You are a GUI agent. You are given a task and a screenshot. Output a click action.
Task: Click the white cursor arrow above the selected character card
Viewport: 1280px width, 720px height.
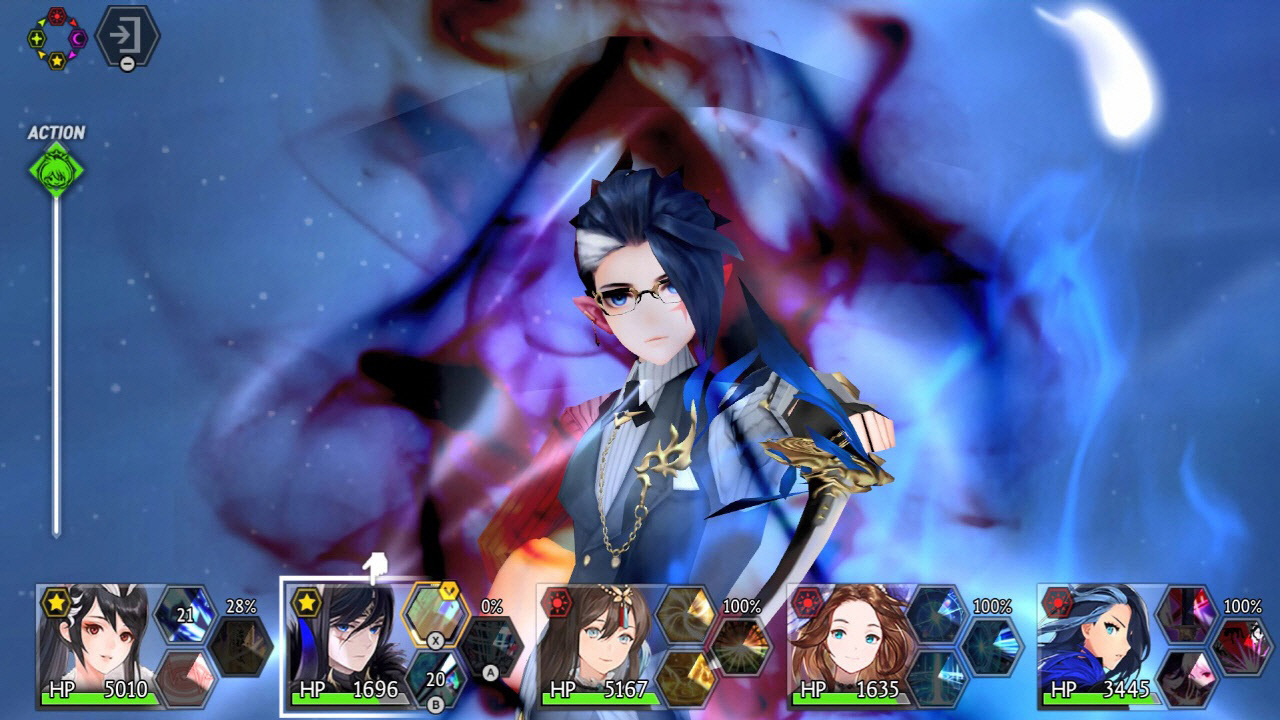[x=375, y=565]
